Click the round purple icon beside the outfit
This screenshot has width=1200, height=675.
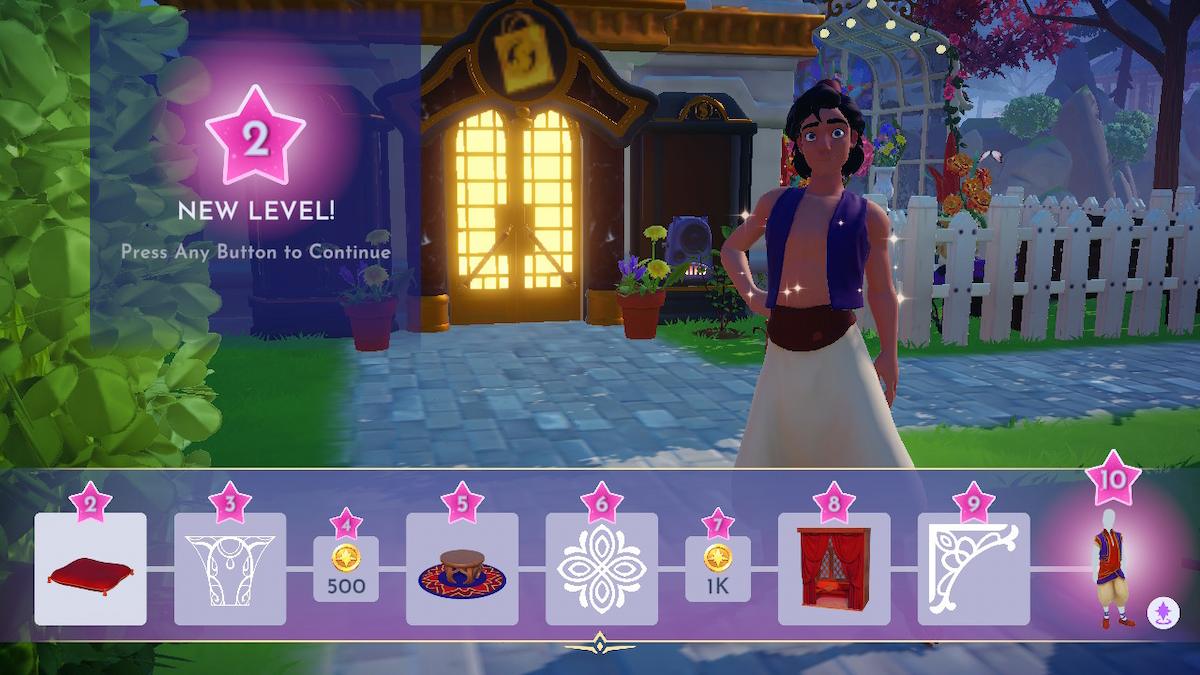point(1162,611)
